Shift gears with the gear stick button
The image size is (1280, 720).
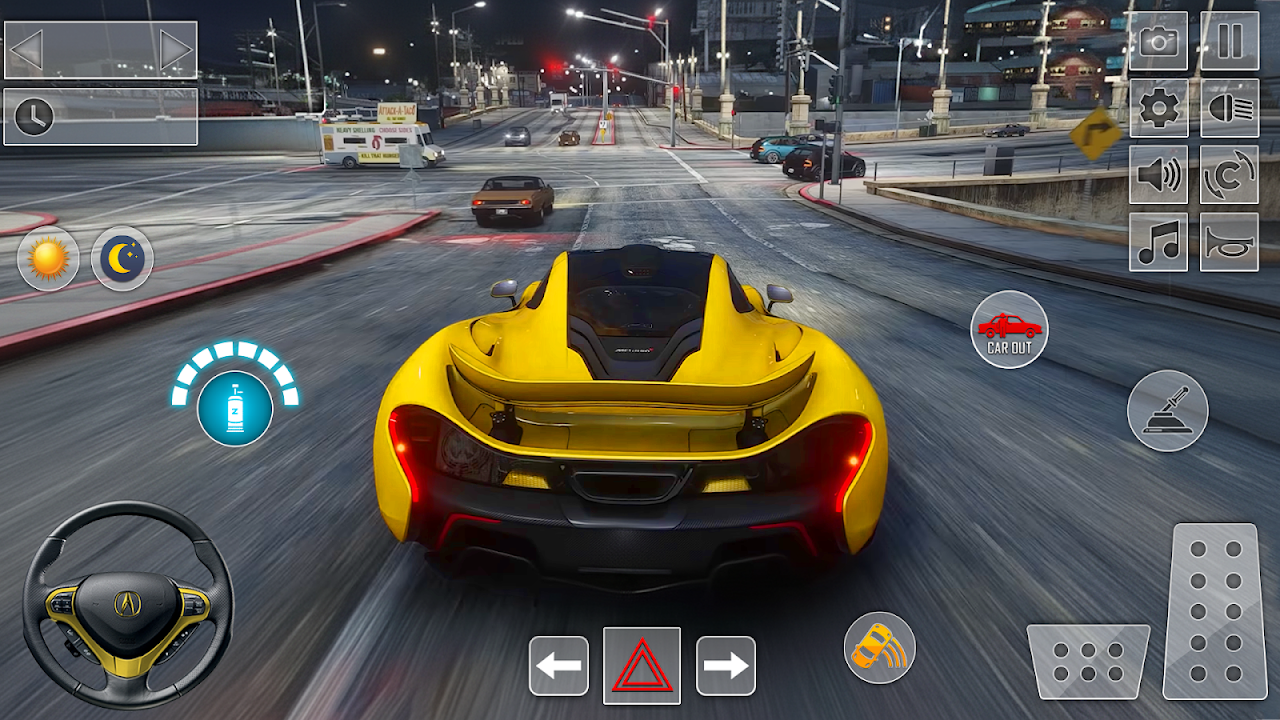click(1168, 410)
